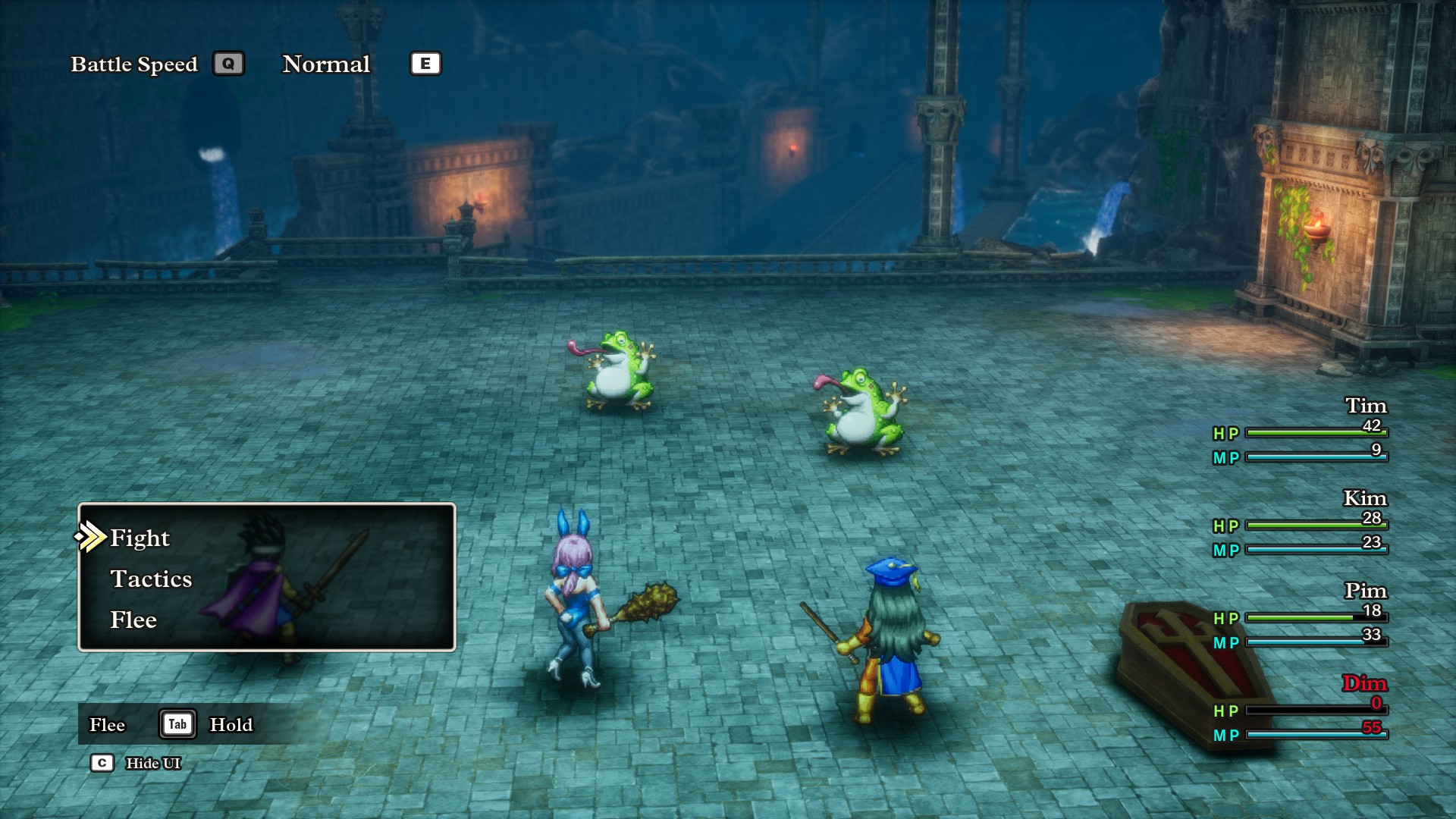Choose Flee from the command list

[x=133, y=620]
